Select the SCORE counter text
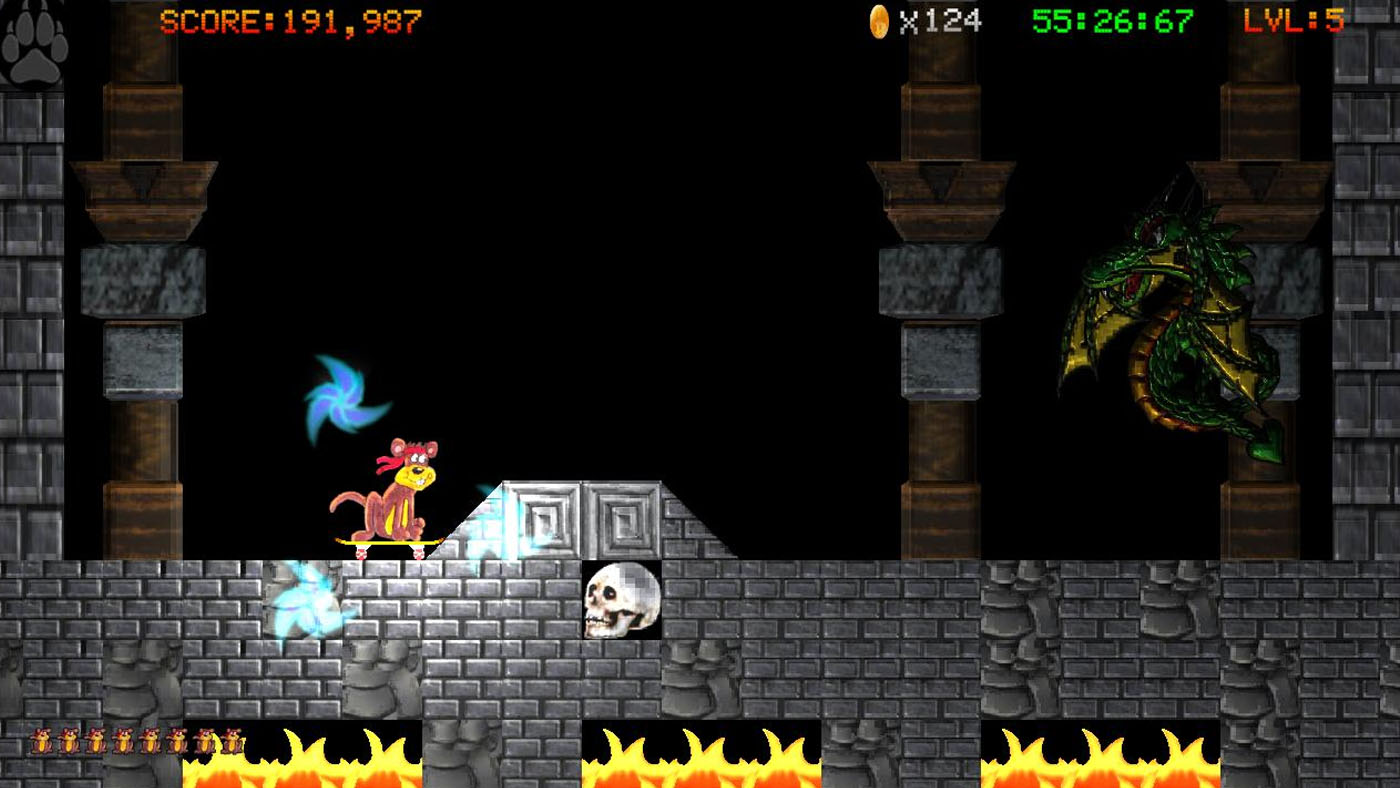 [x=290, y=23]
